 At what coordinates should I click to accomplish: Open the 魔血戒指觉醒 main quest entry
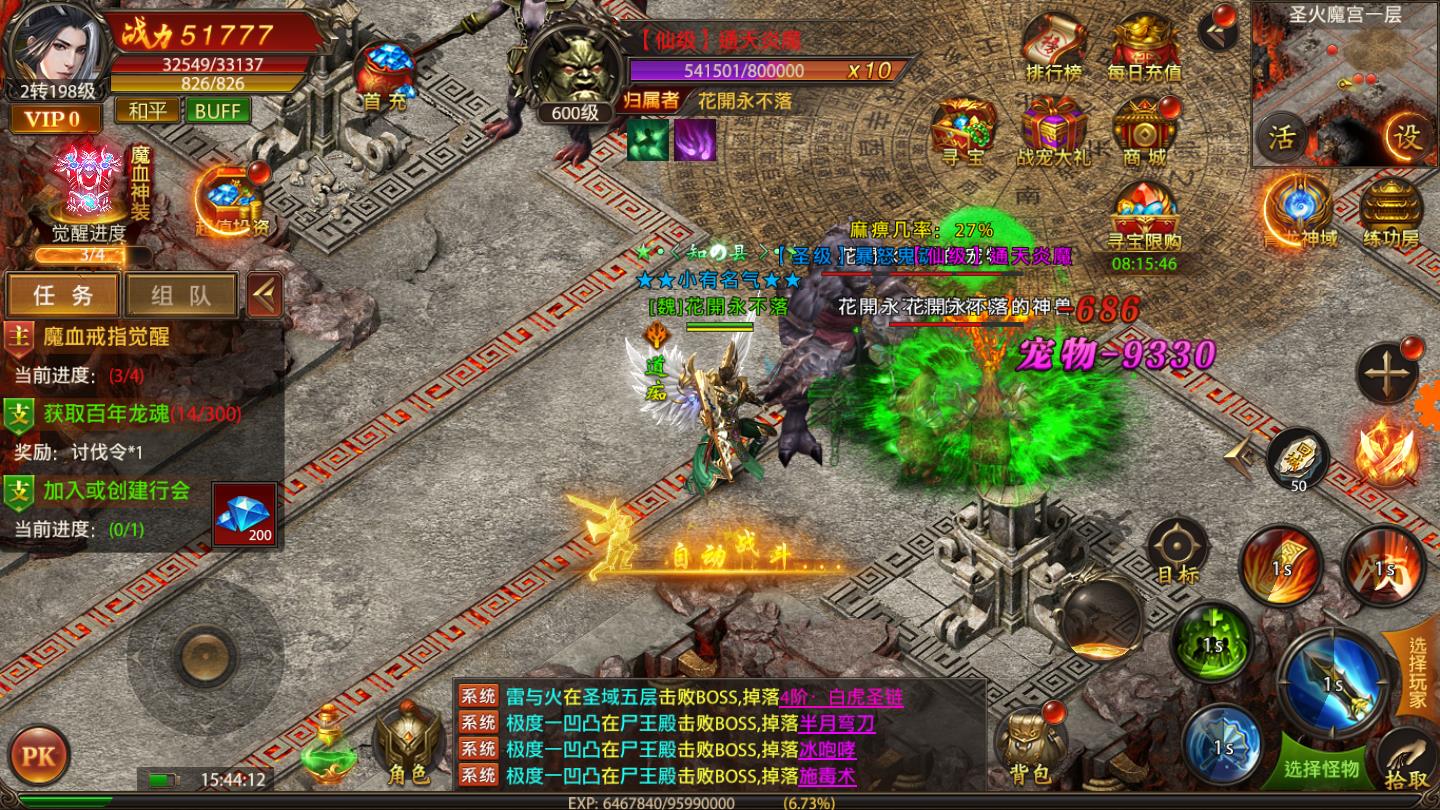(105, 336)
